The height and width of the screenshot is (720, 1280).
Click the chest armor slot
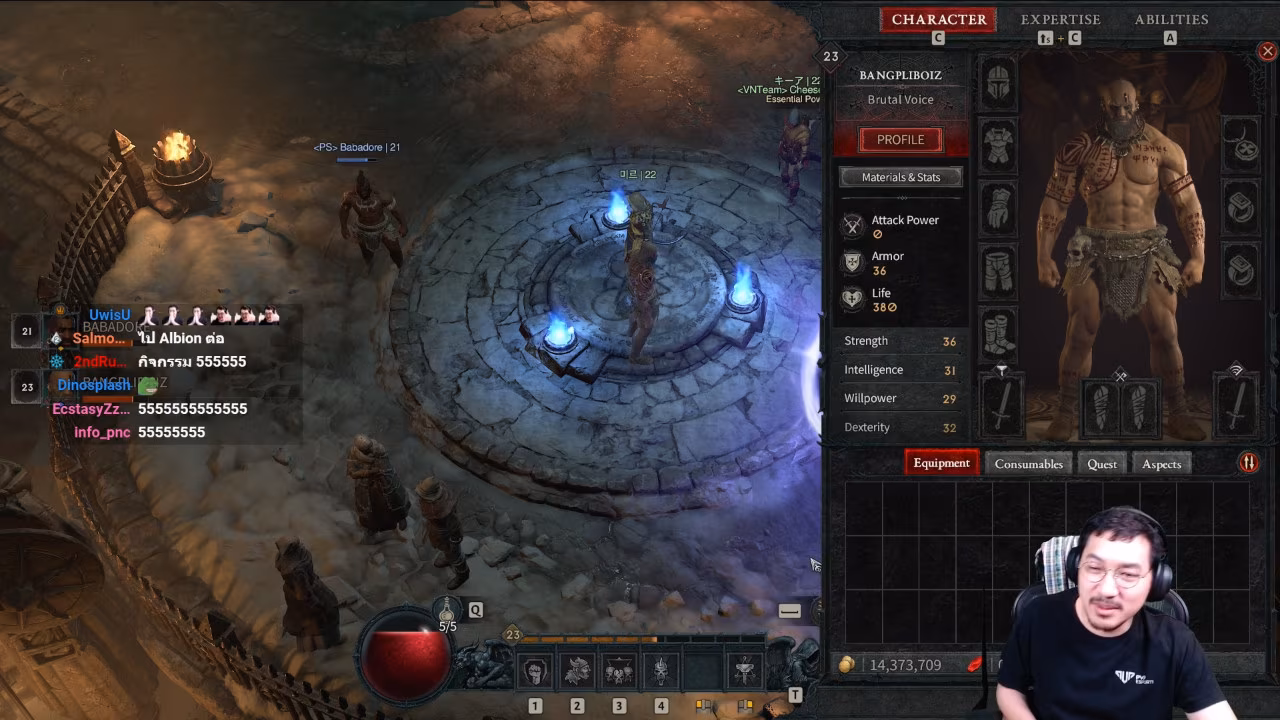coord(998,146)
